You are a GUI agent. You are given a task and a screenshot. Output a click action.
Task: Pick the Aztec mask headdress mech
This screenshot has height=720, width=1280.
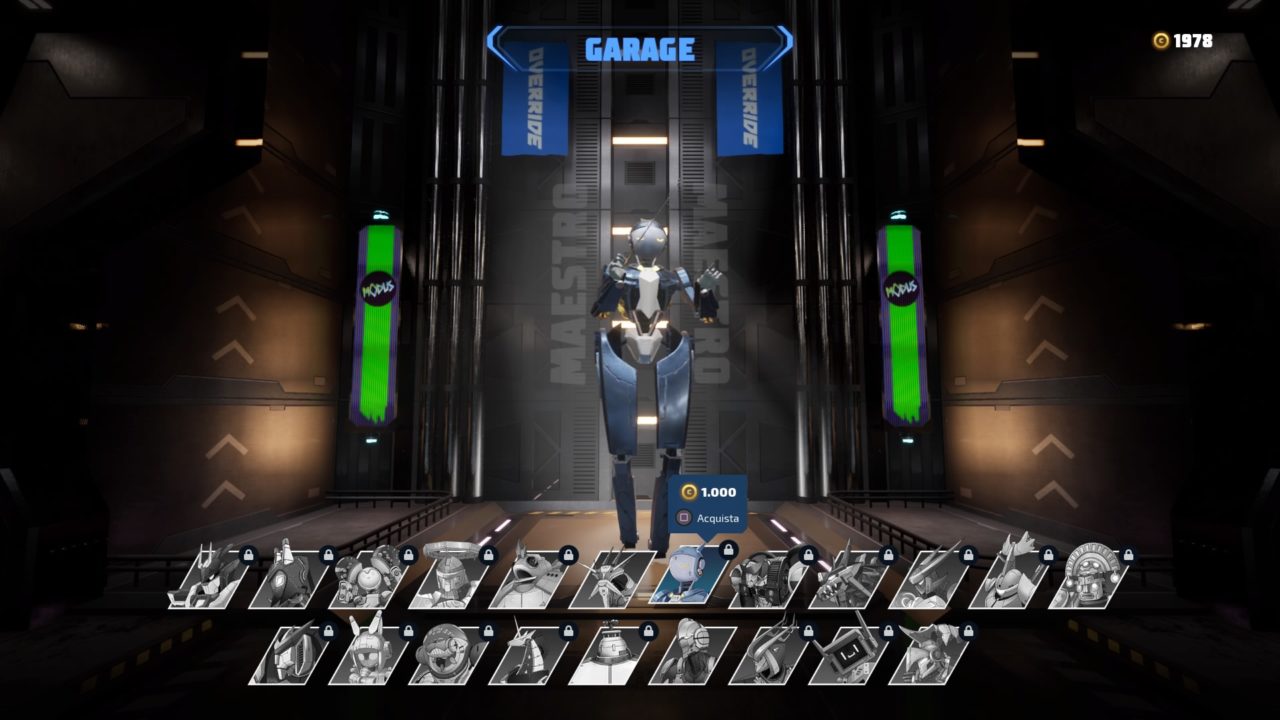[x=1090, y=579]
